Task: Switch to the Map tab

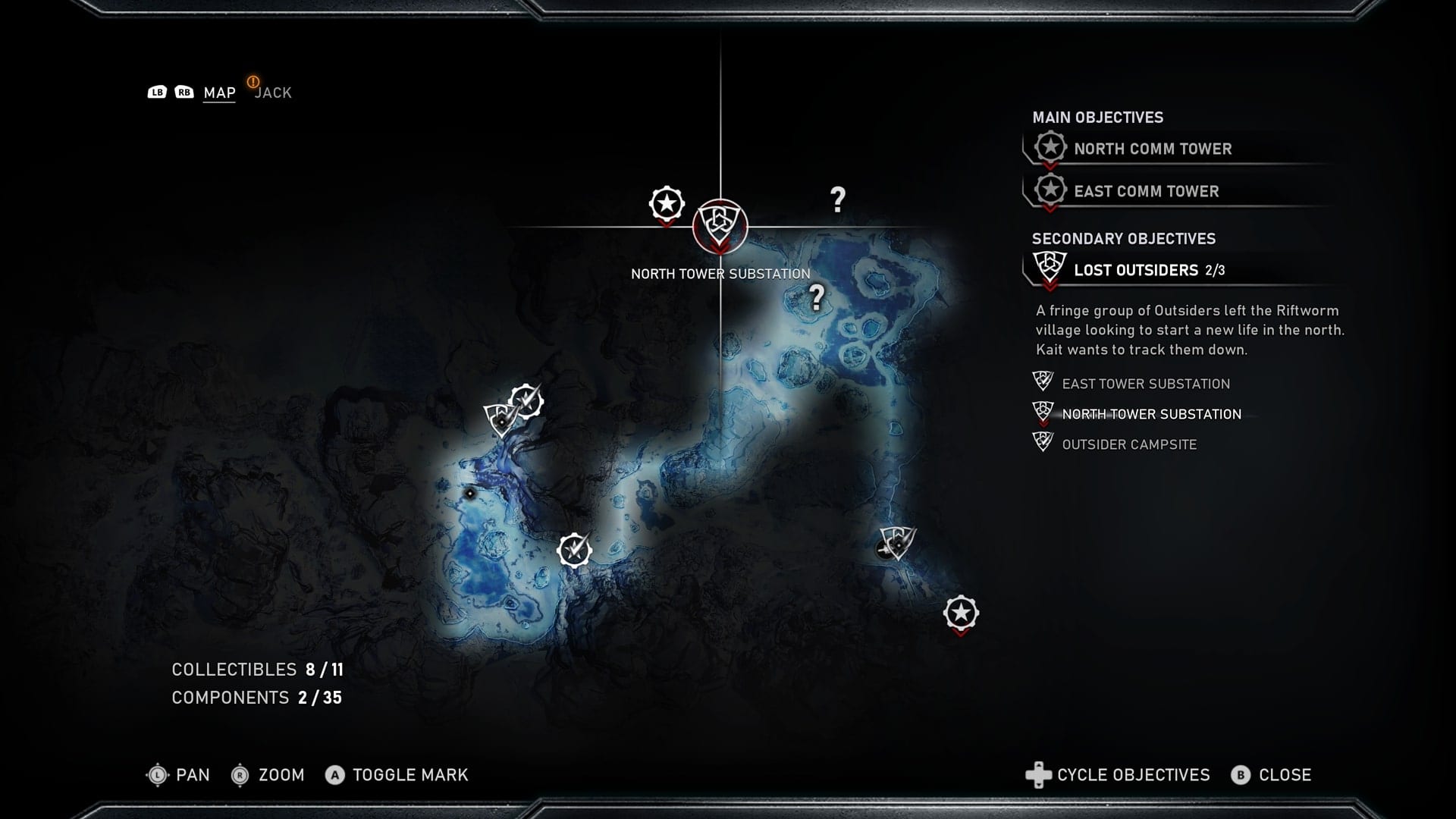Action: pyautogui.click(x=218, y=92)
